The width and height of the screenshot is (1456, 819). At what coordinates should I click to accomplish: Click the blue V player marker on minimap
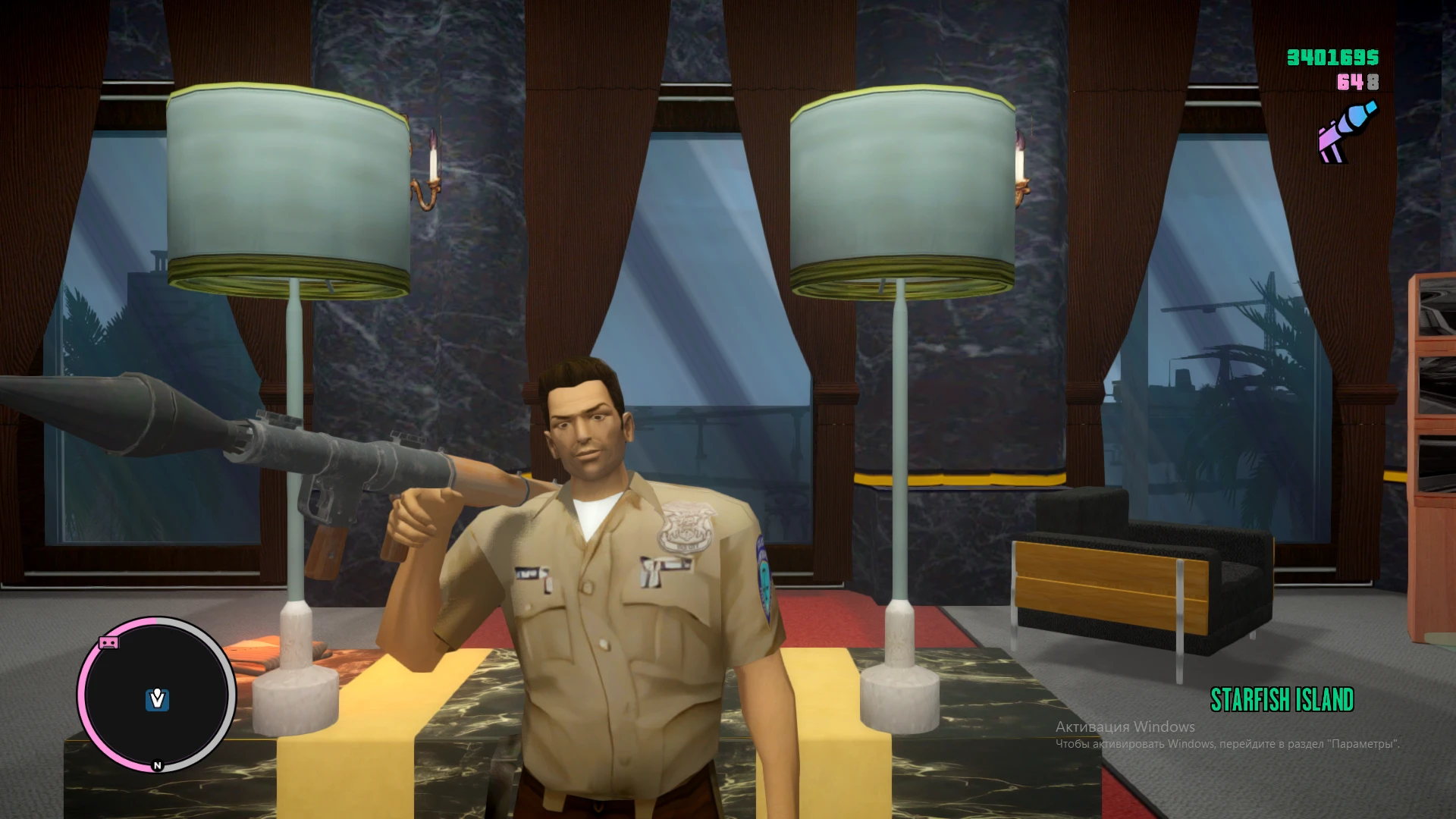[x=157, y=698]
